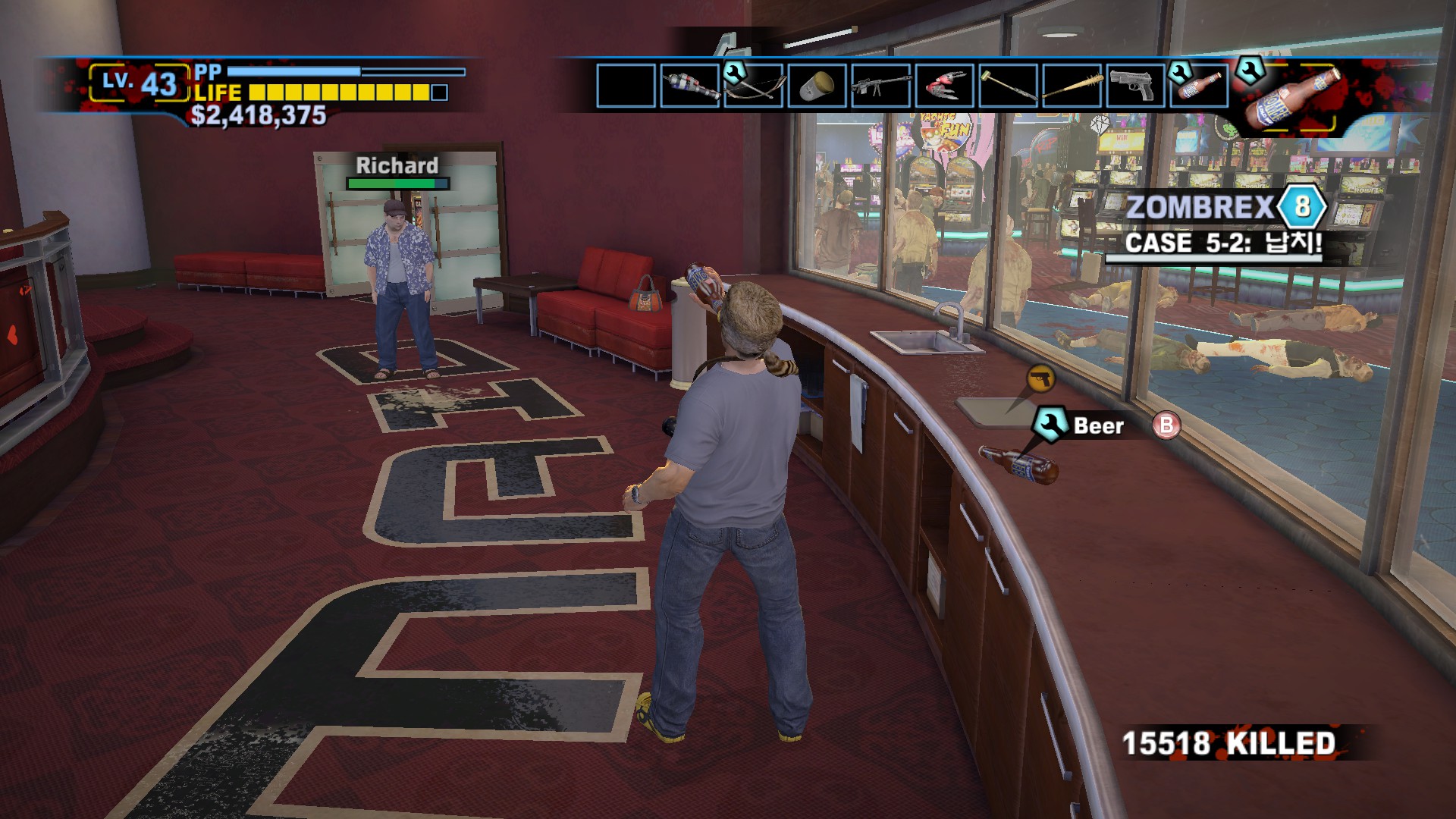
Task: Select survivor Richard's name tag
Action: point(397,165)
